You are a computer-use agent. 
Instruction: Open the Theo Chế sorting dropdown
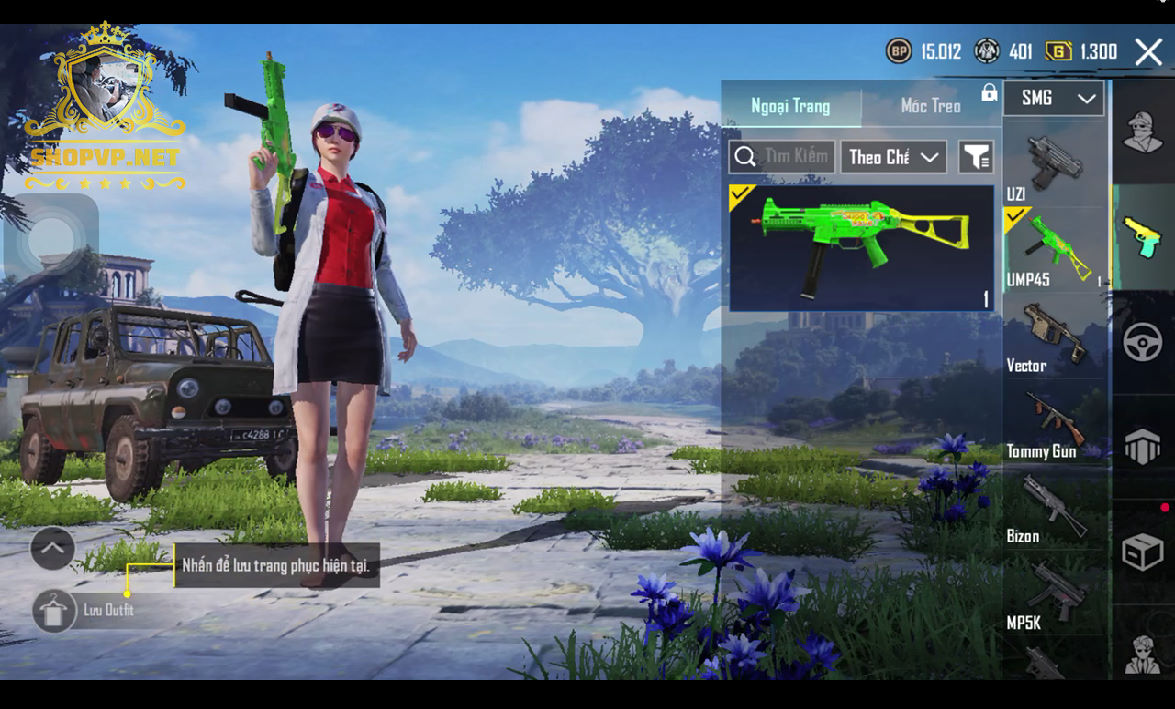pyautogui.click(x=894, y=157)
